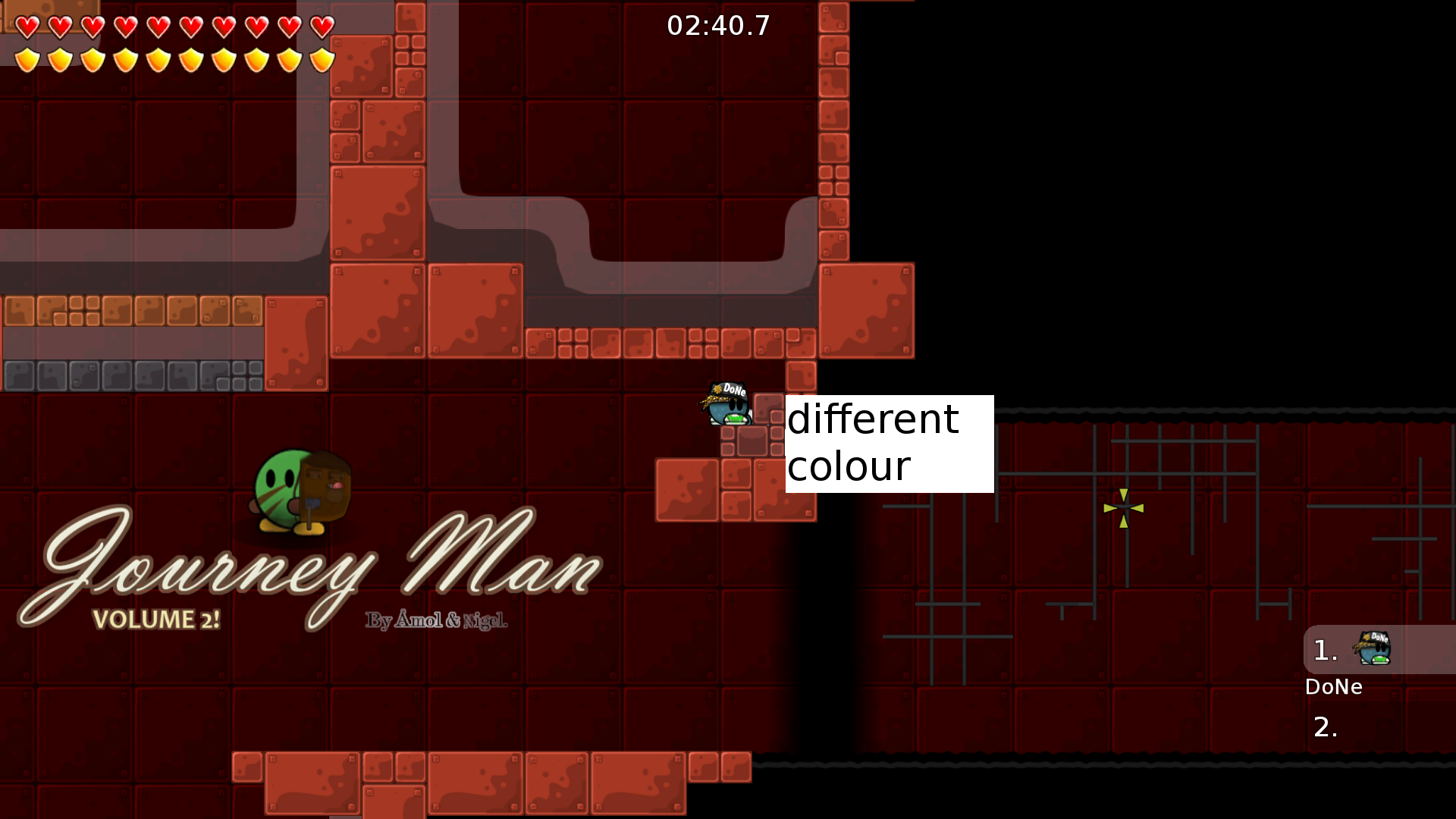Viewport: 1456px width, 819px height.
Task: Select the DoNe name label below the leaderboard
Action: tap(1335, 687)
